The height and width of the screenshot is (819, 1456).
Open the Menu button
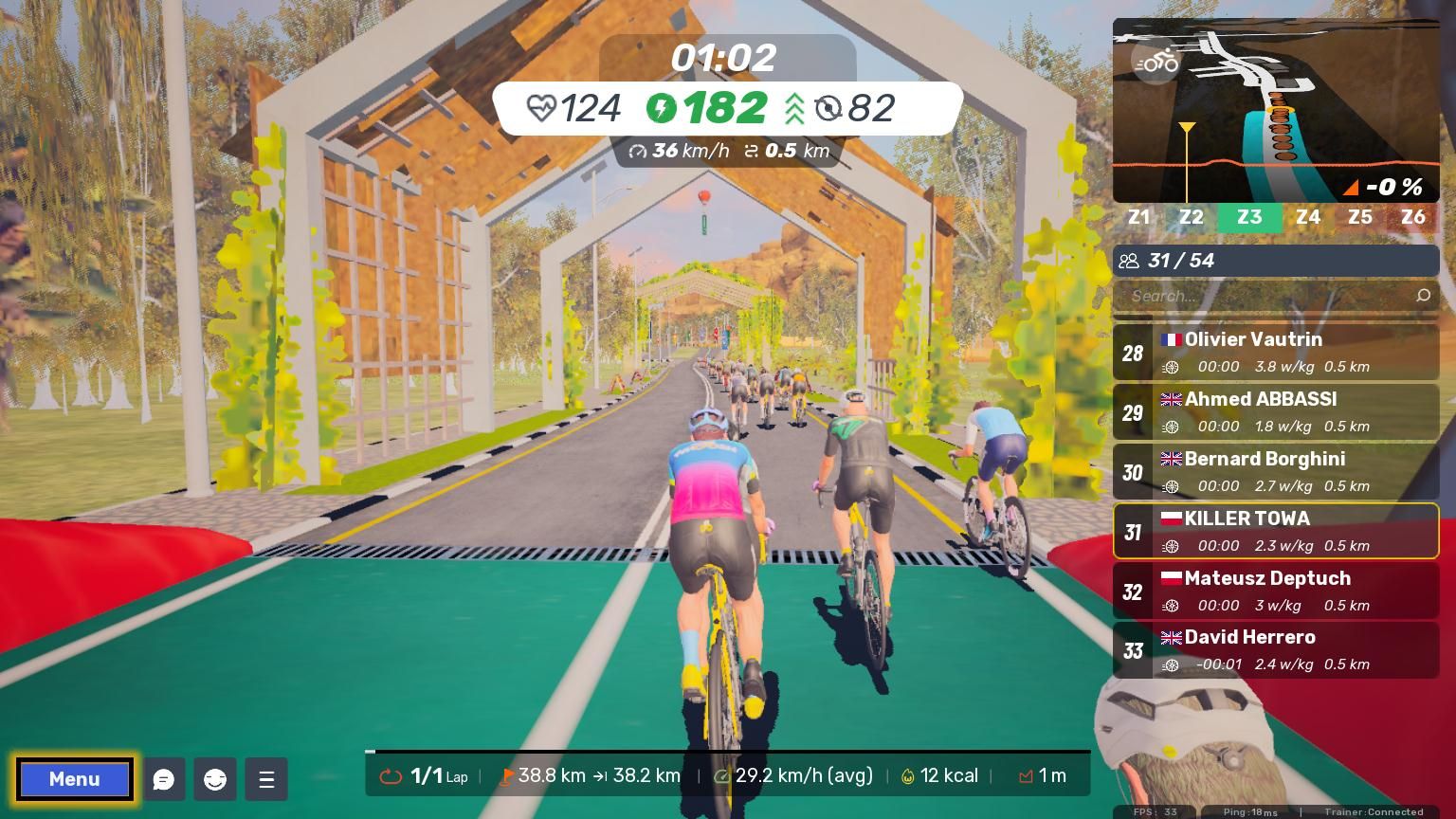click(x=74, y=779)
